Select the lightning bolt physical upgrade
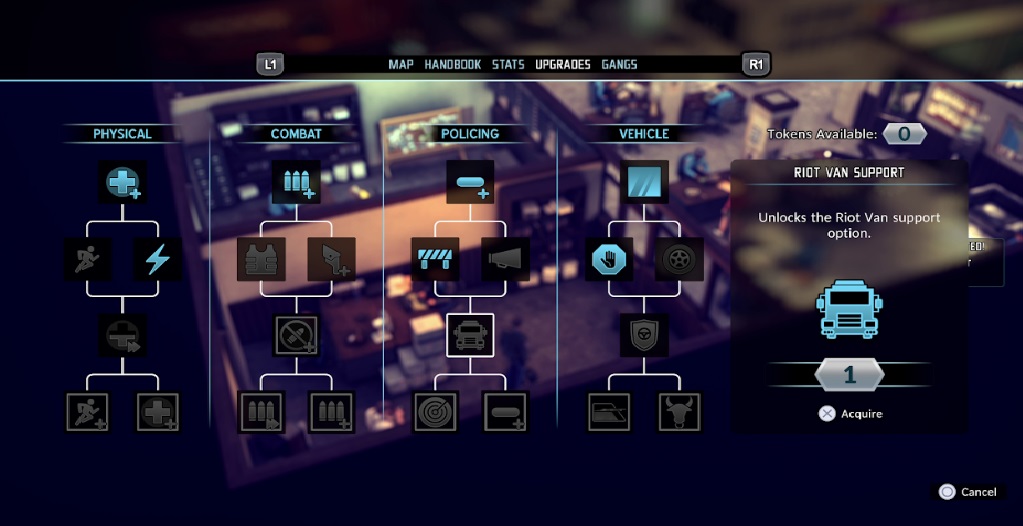The image size is (1023, 526). pos(158,259)
